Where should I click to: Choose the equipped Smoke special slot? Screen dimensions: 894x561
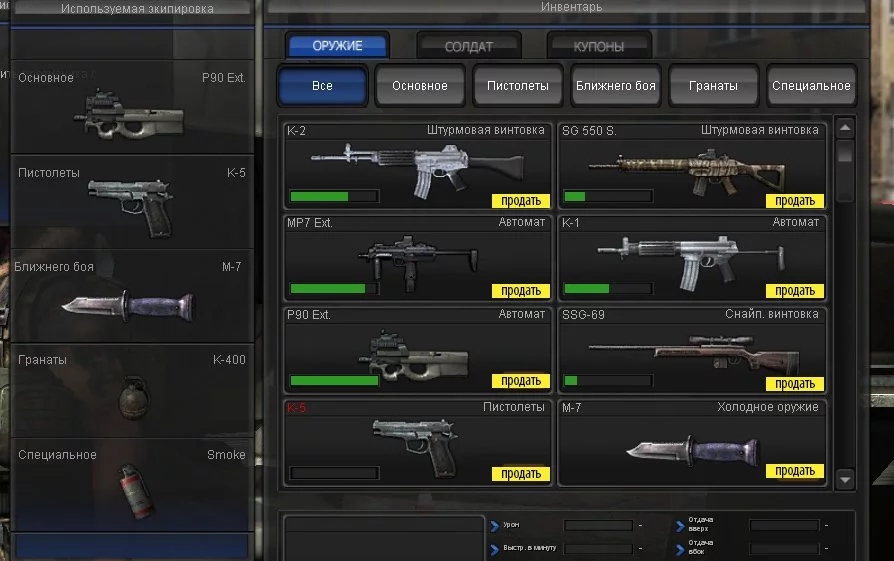click(x=131, y=484)
